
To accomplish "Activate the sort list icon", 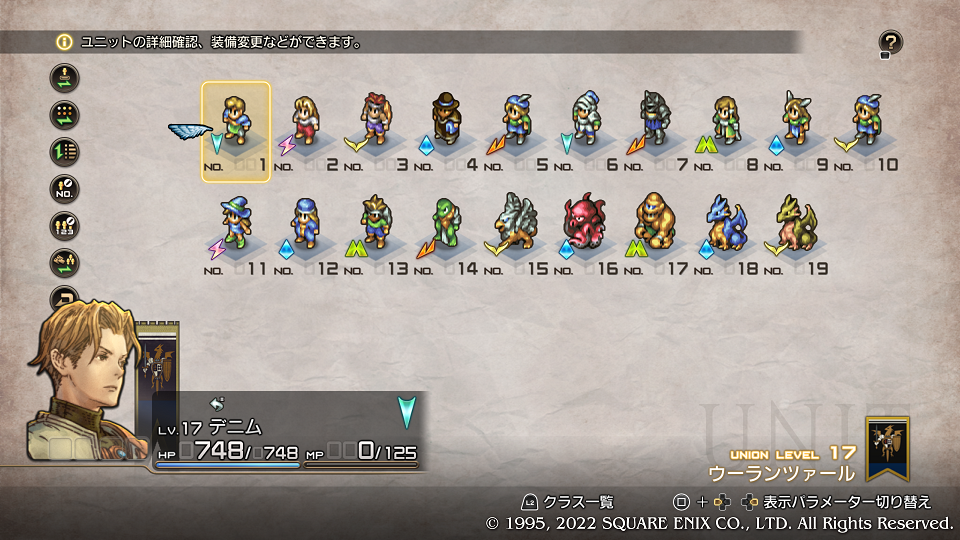I will point(64,152).
